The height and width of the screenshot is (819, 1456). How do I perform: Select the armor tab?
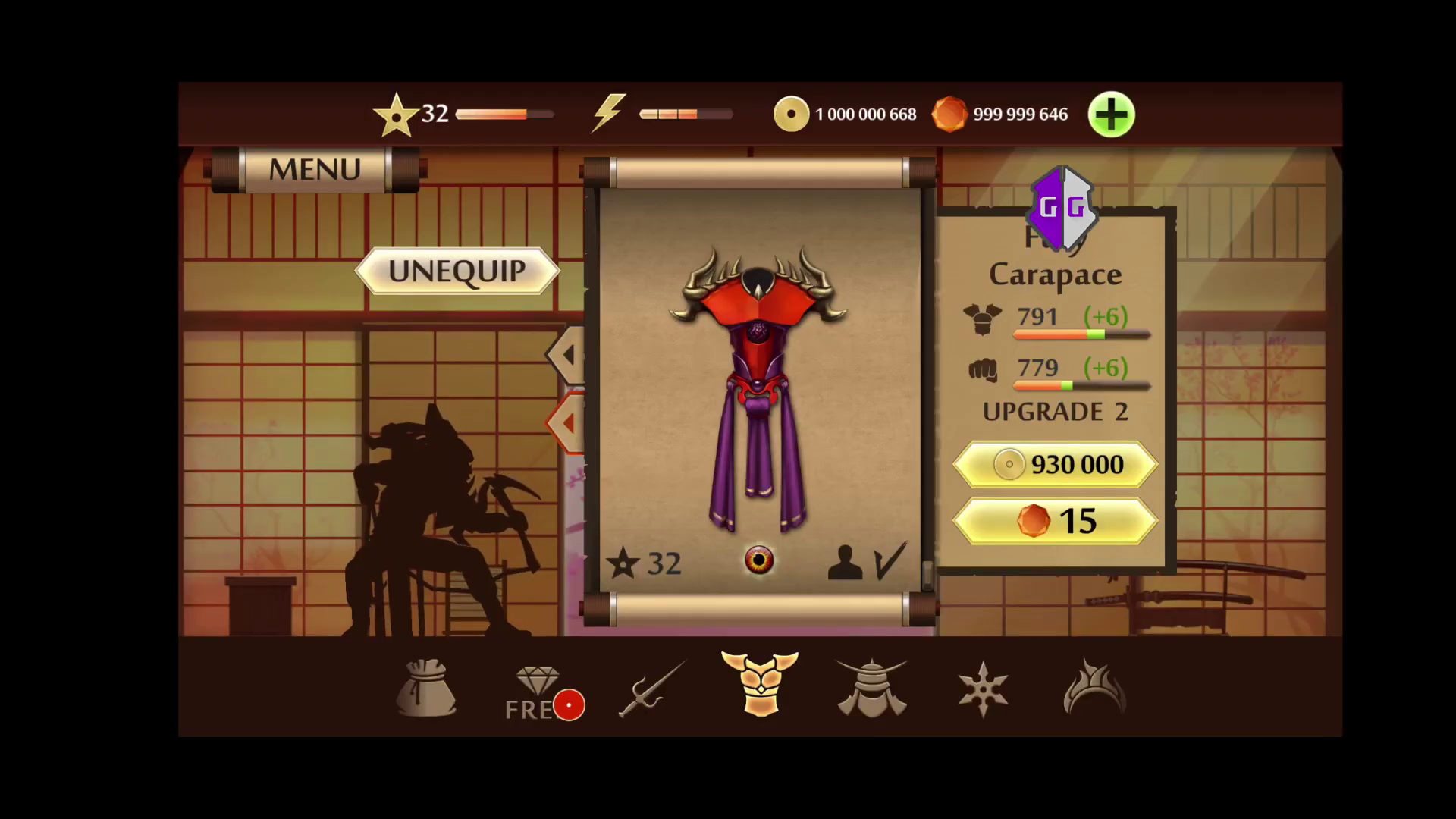(760, 684)
